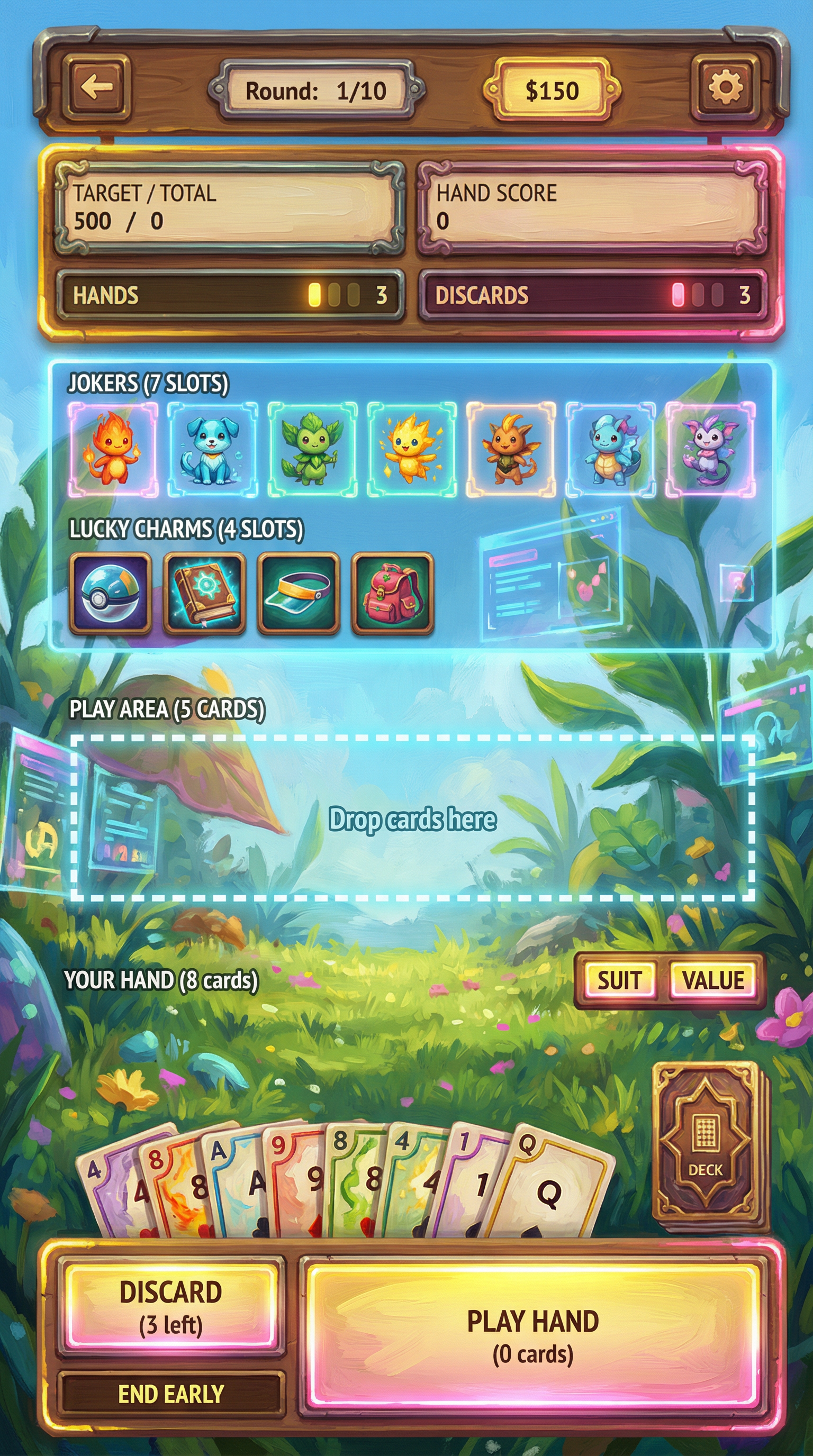
Task: Sort hand by VALUE
Action: click(x=713, y=980)
